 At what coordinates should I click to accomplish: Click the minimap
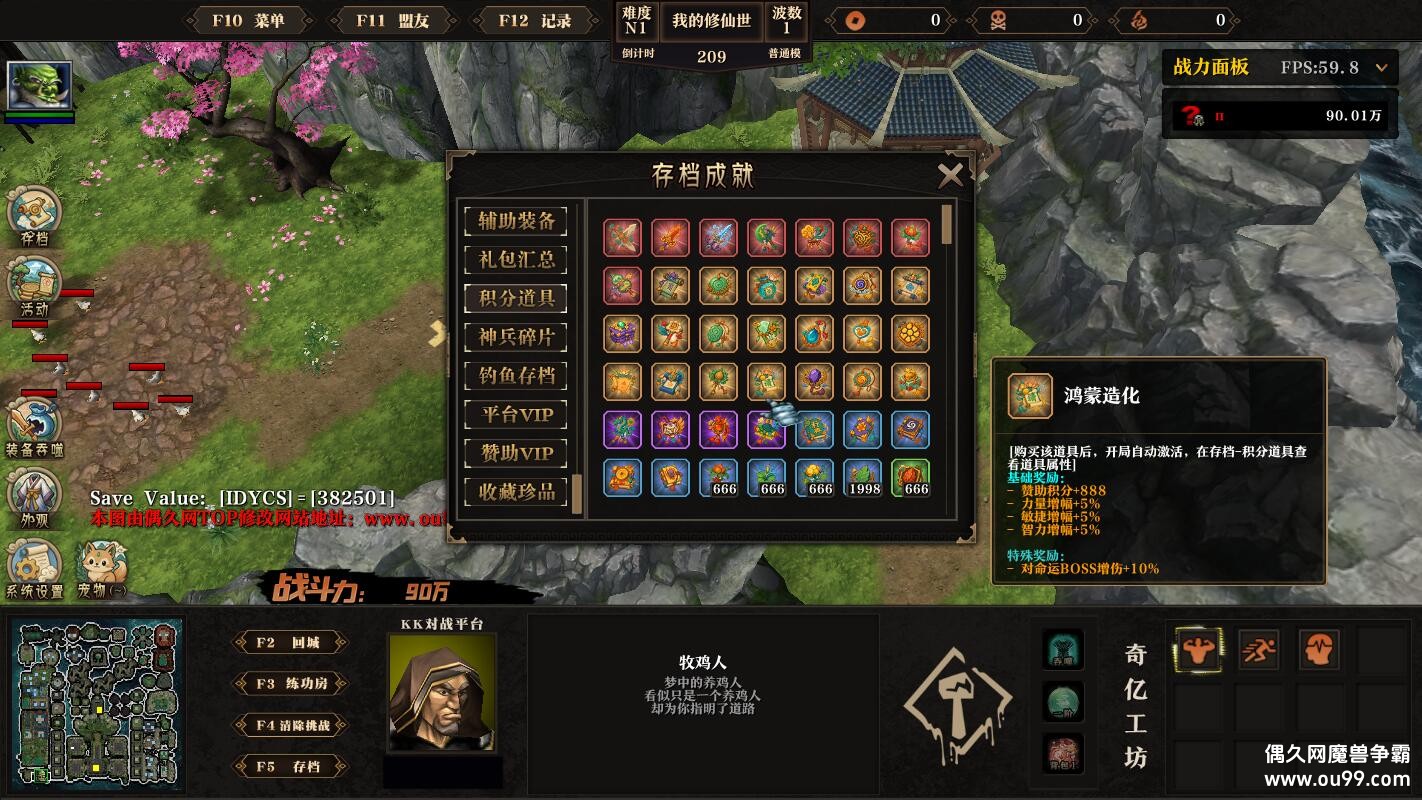(x=97, y=704)
